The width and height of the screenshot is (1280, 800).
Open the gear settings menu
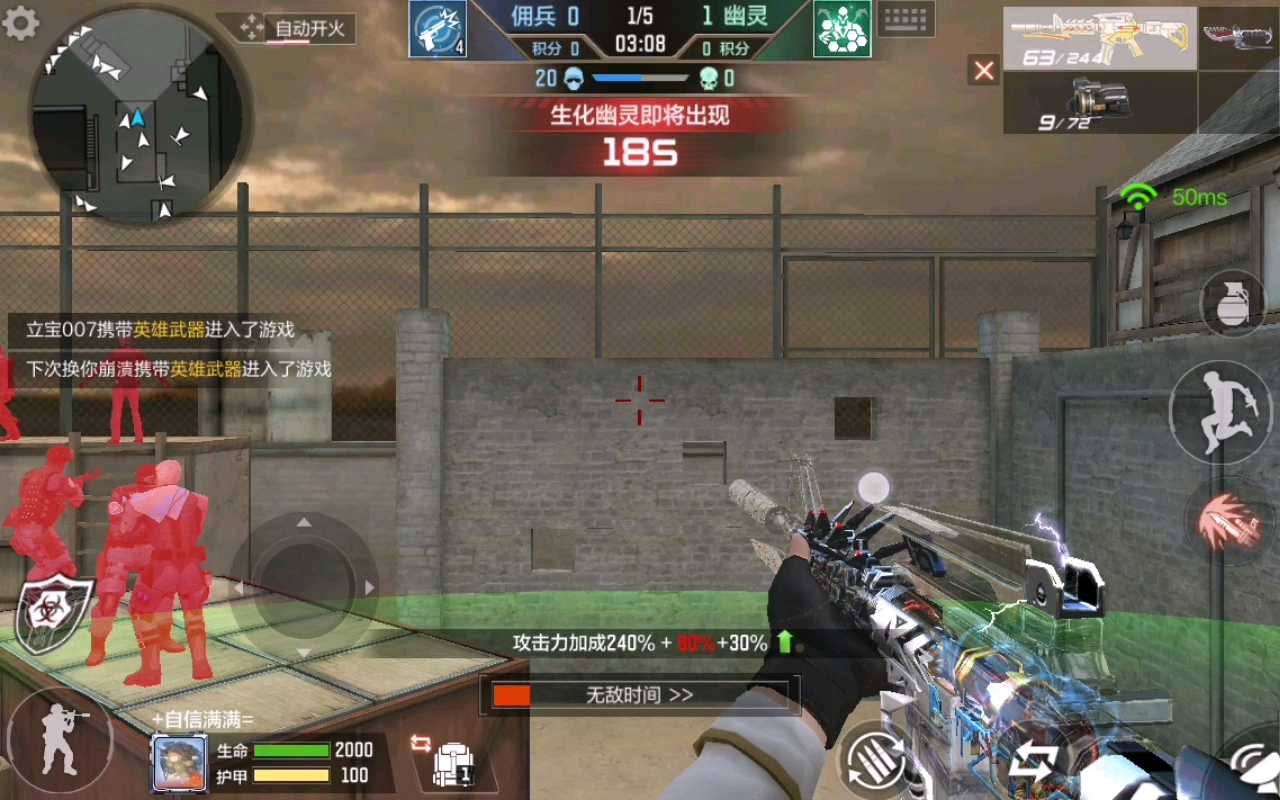21,23
